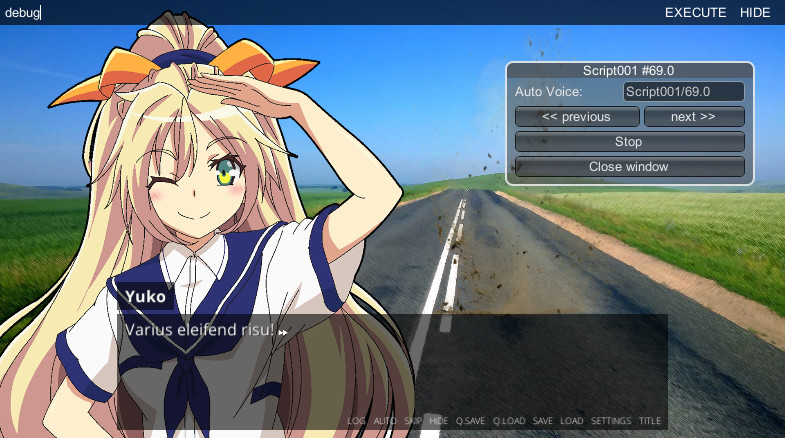The width and height of the screenshot is (785, 438).
Task: Open the SAVE menu
Action: pos(542,421)
